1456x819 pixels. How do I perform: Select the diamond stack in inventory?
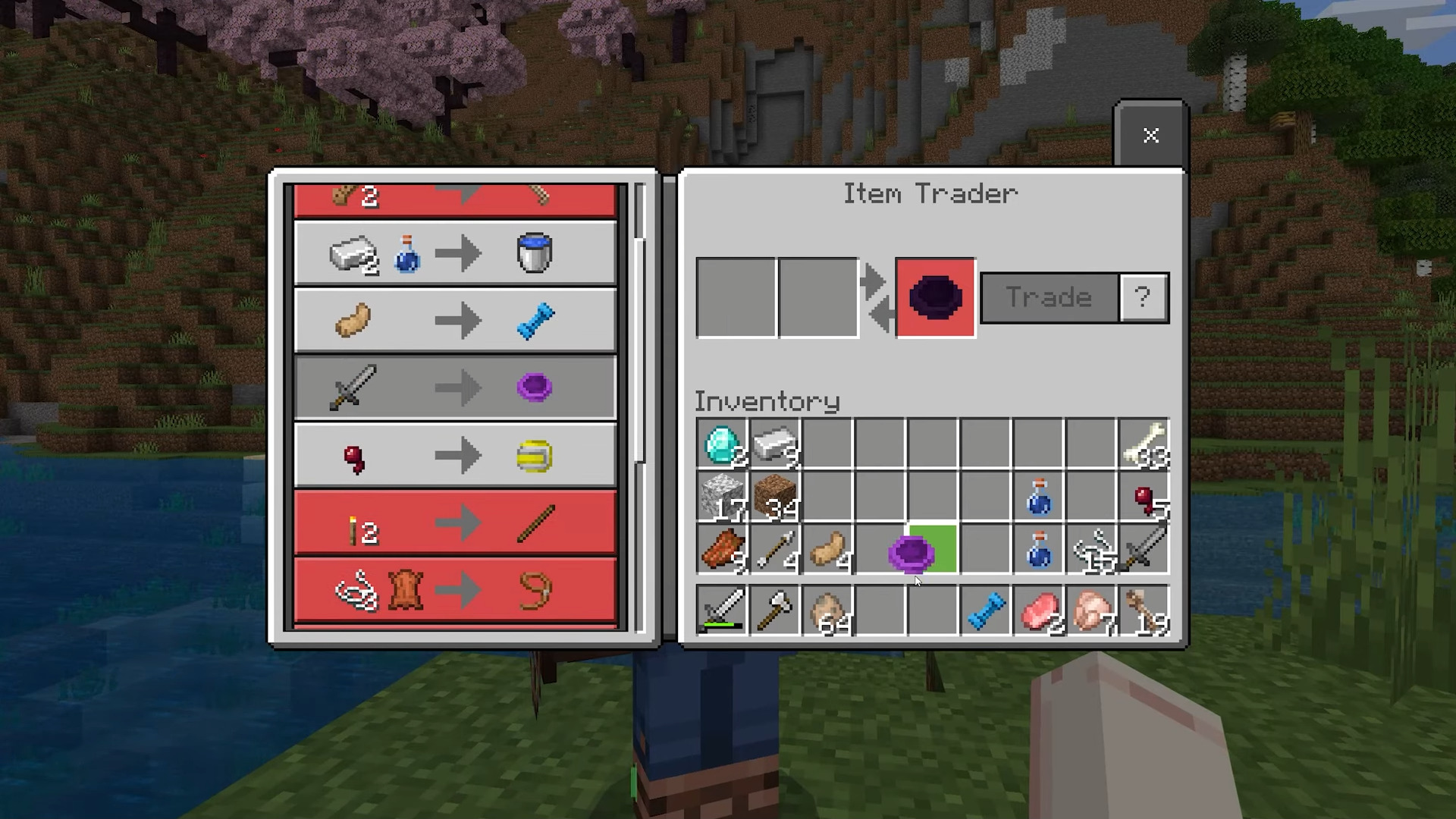click(x=722, y=444)
